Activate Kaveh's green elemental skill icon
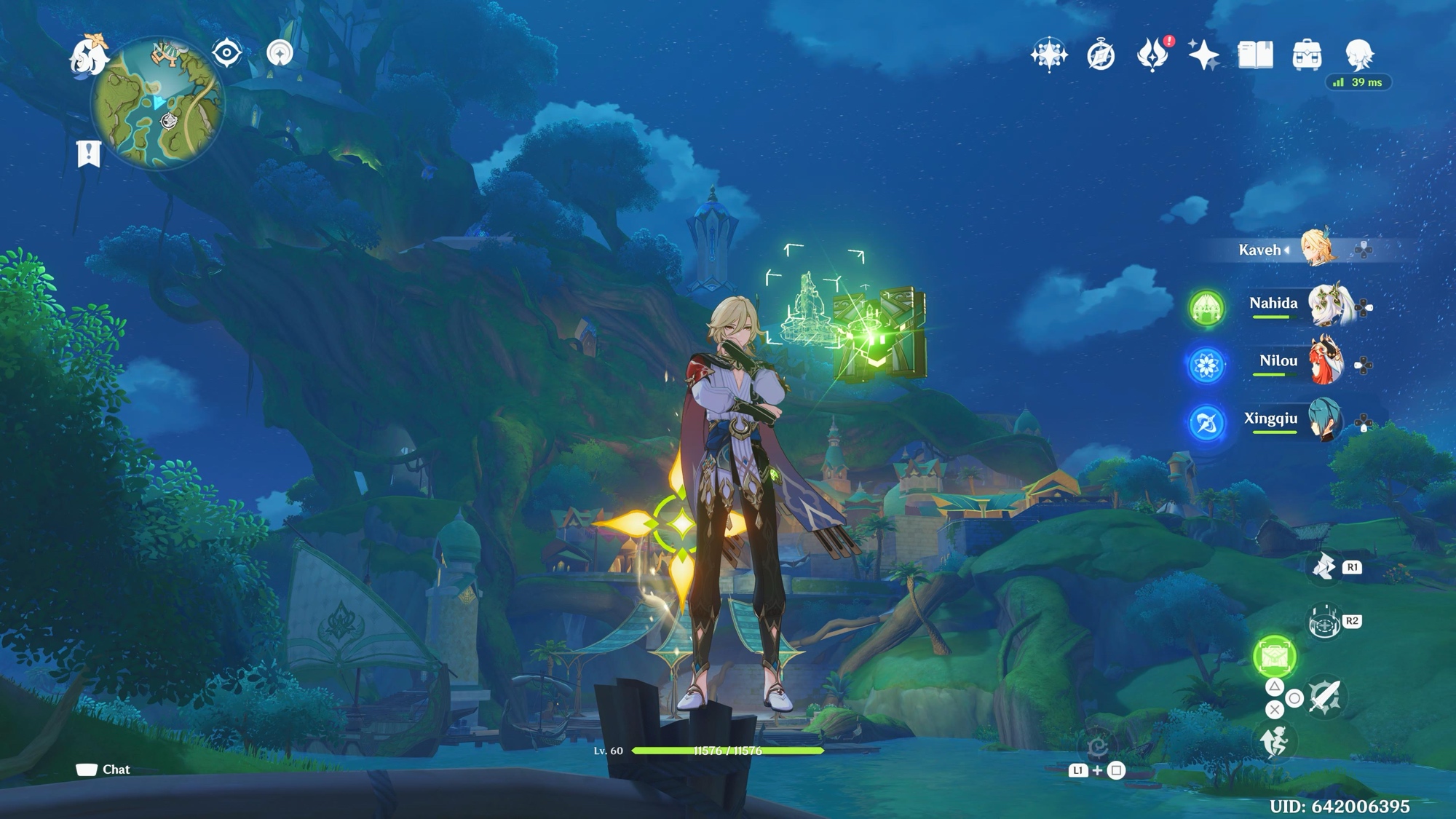Image resolution: width=1456 pixels, height=819 pixels. [x=1274, y=656]
